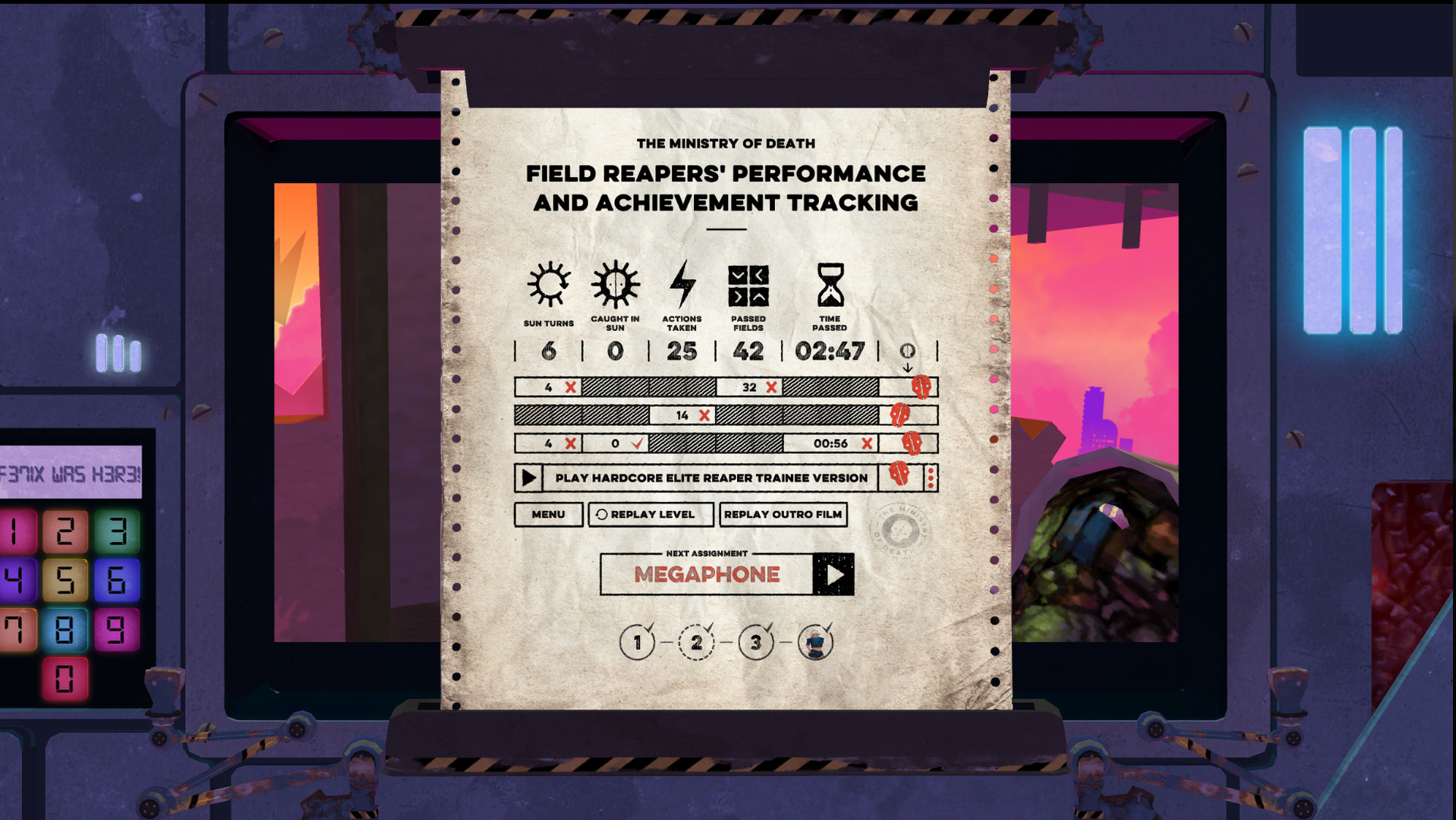1456x820 pixels.
Task: Open the Menu button
Action: 548,515
